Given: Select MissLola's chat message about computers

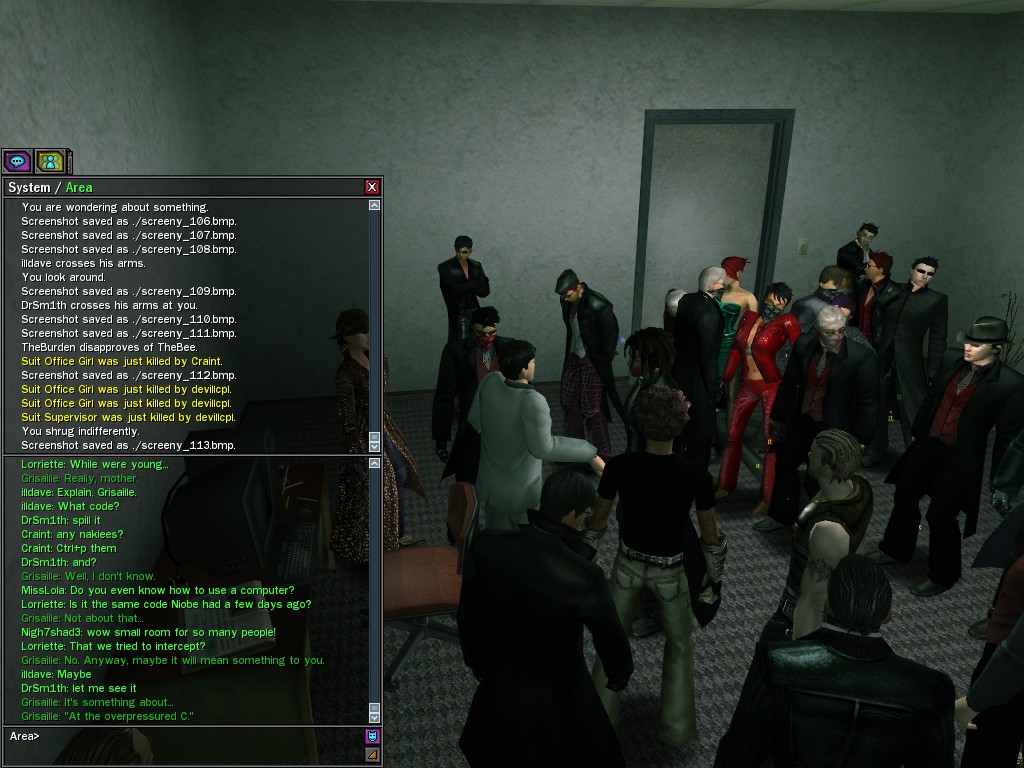Looking at the screenshot, I should click(157, 591).
